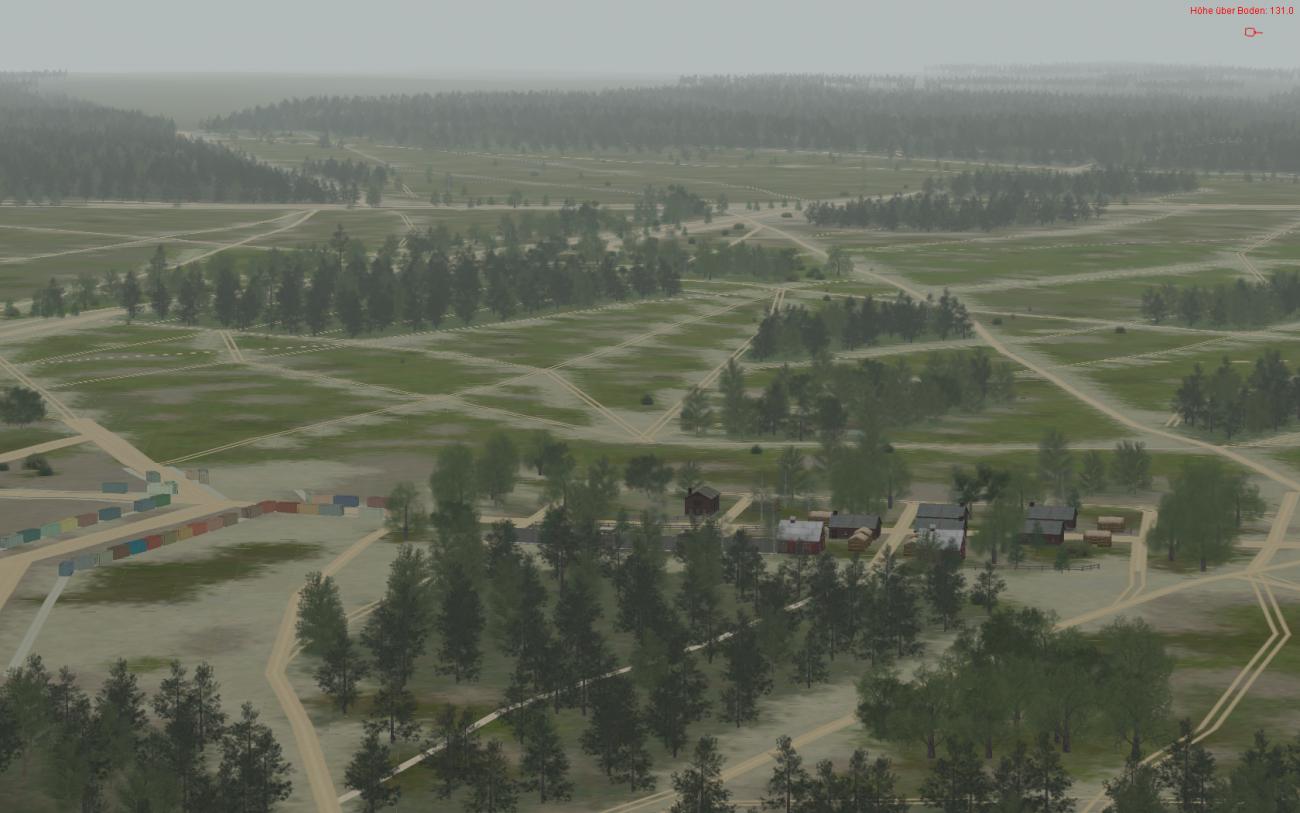
Task: Click the red camera indicator icon
Action: [1251, 32]
